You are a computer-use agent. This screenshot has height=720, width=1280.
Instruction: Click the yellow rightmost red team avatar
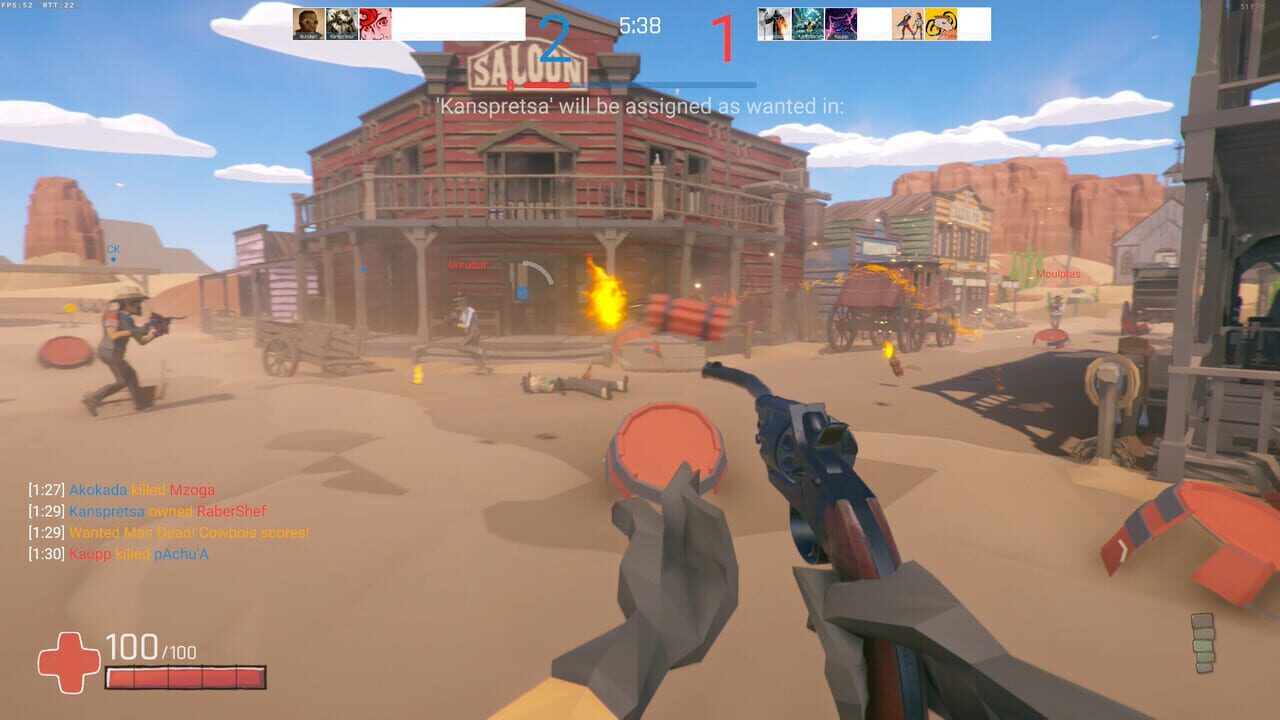tap(943, 22)
